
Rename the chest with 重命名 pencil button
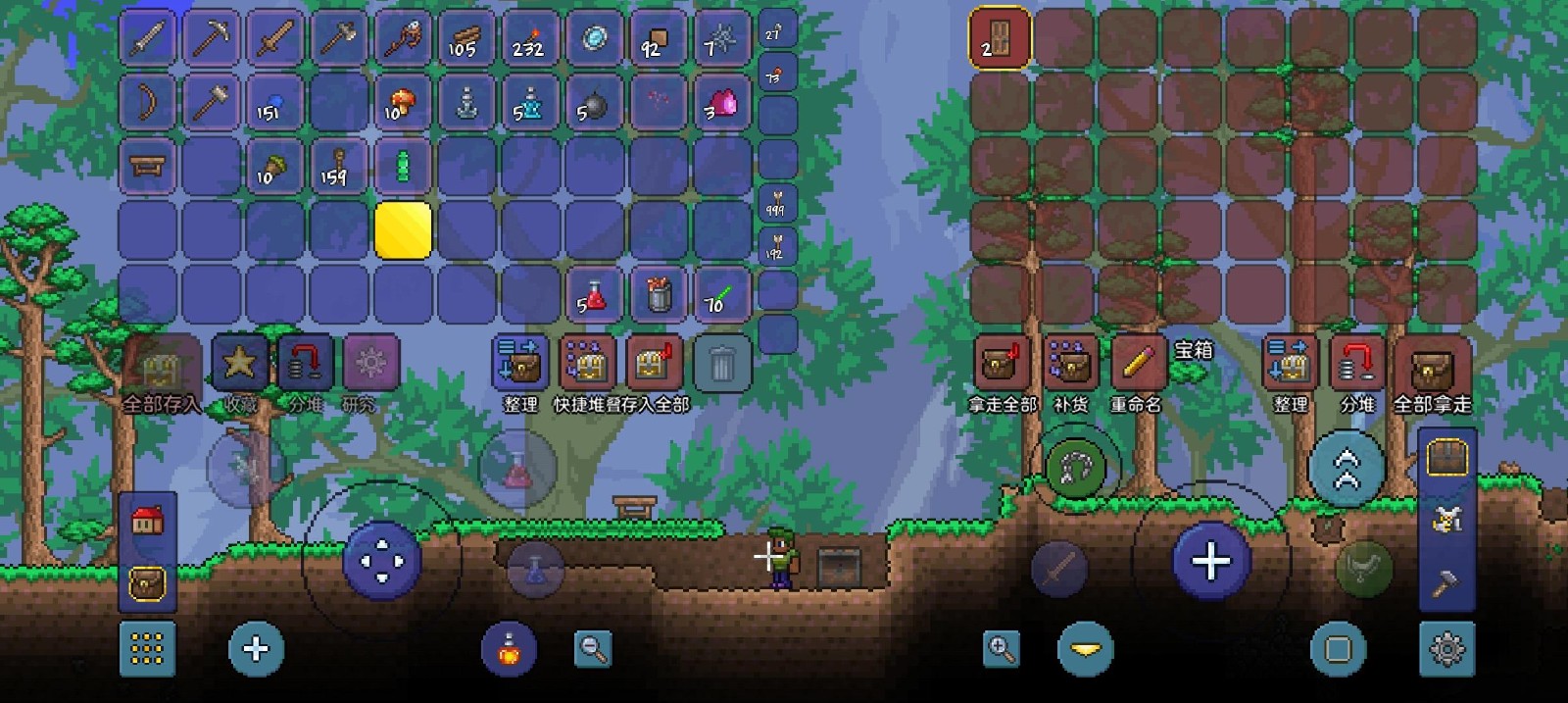(1137, 365)
